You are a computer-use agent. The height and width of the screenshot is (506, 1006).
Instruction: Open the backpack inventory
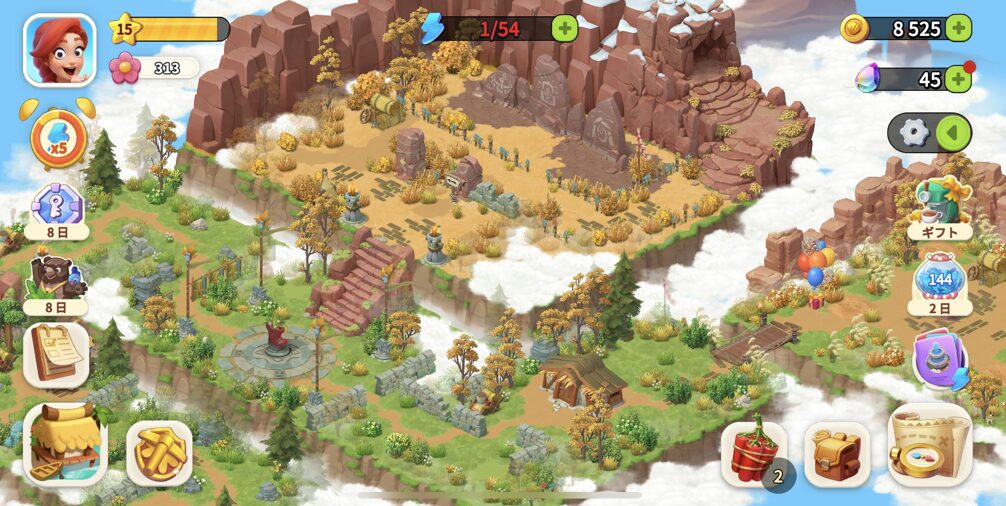[x=836, y=453]
